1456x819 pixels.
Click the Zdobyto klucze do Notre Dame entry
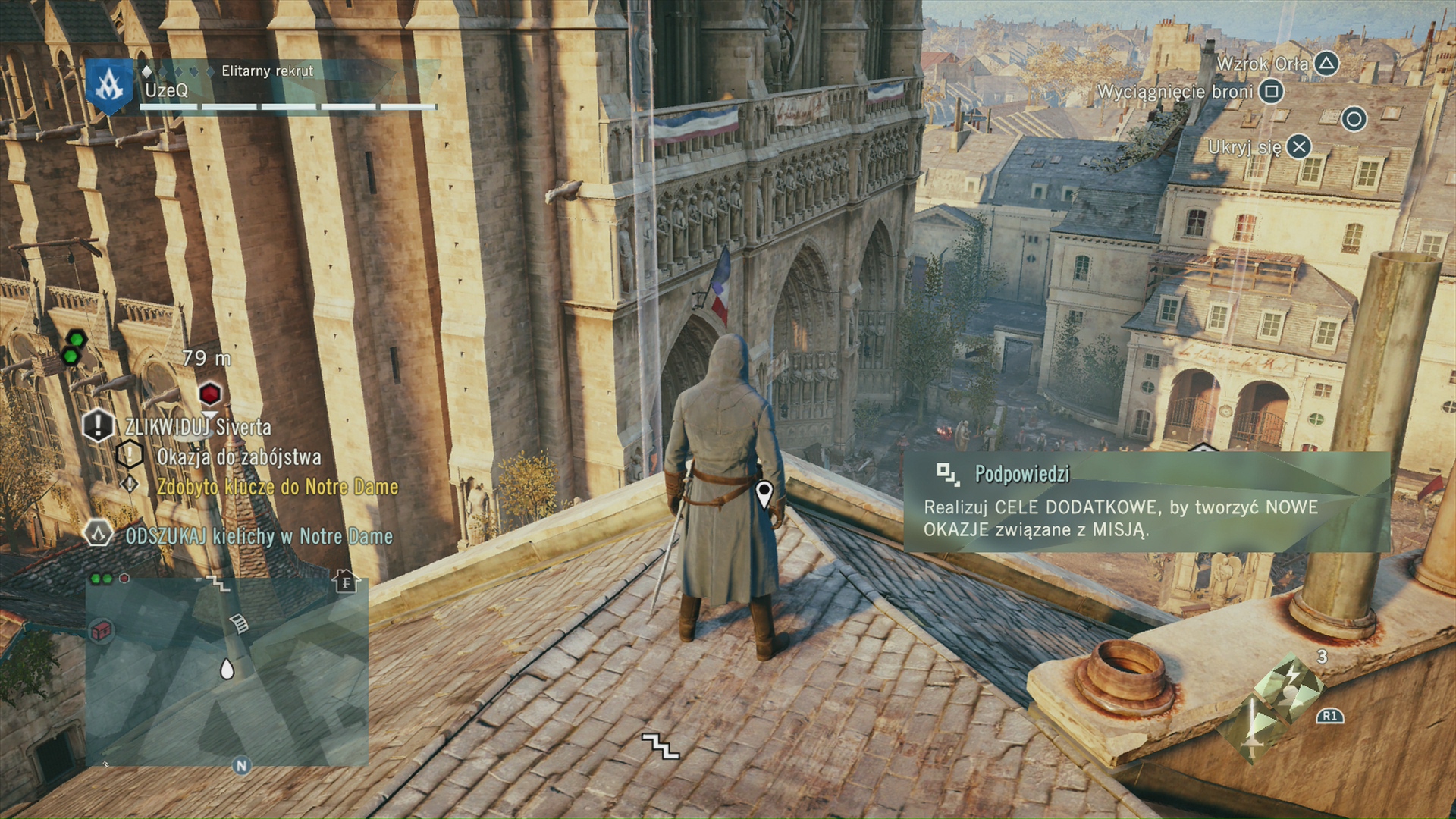tap(277, 487)
